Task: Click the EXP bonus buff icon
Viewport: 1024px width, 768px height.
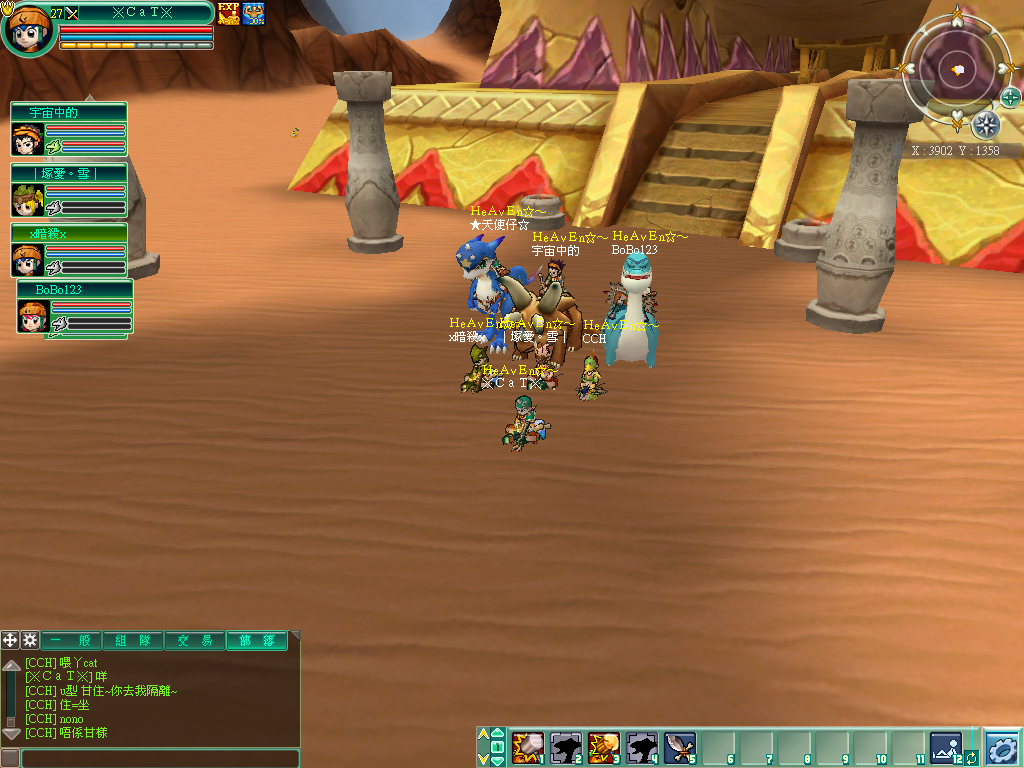Action: pos(229,14)
